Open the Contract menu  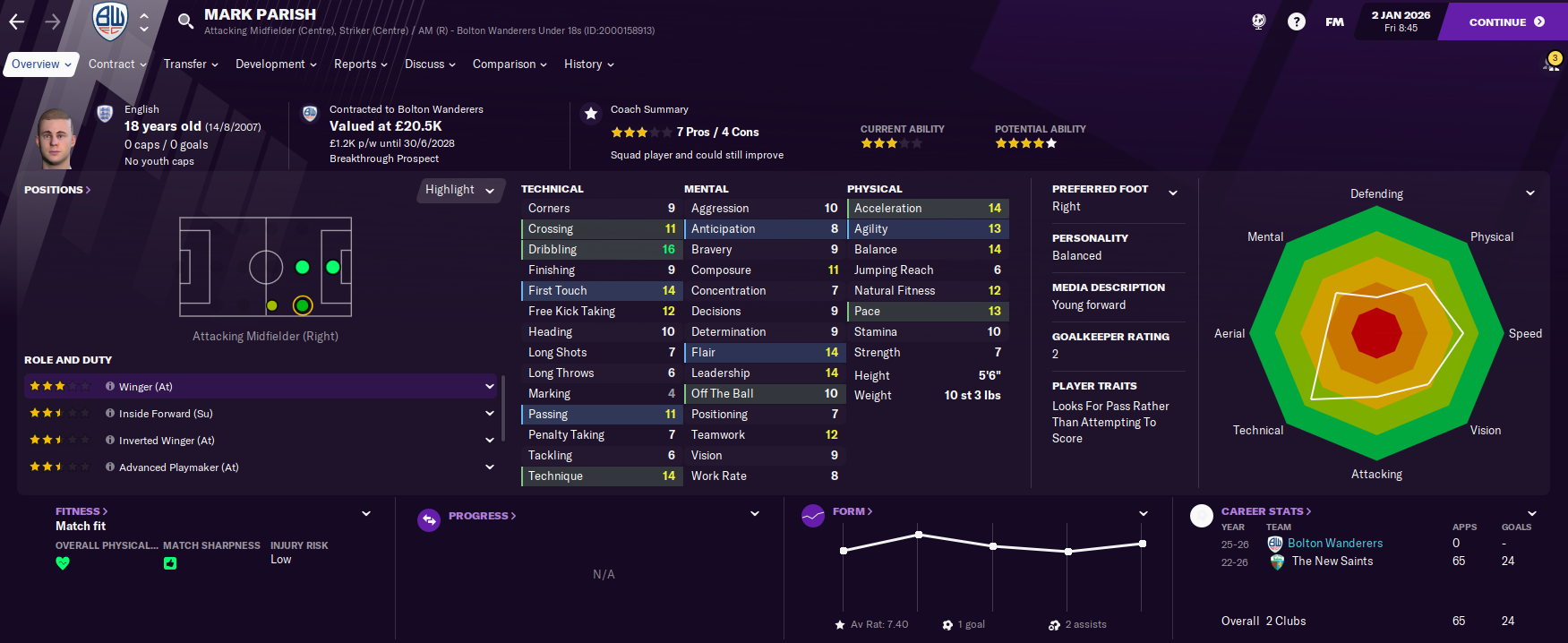[117, 64]
